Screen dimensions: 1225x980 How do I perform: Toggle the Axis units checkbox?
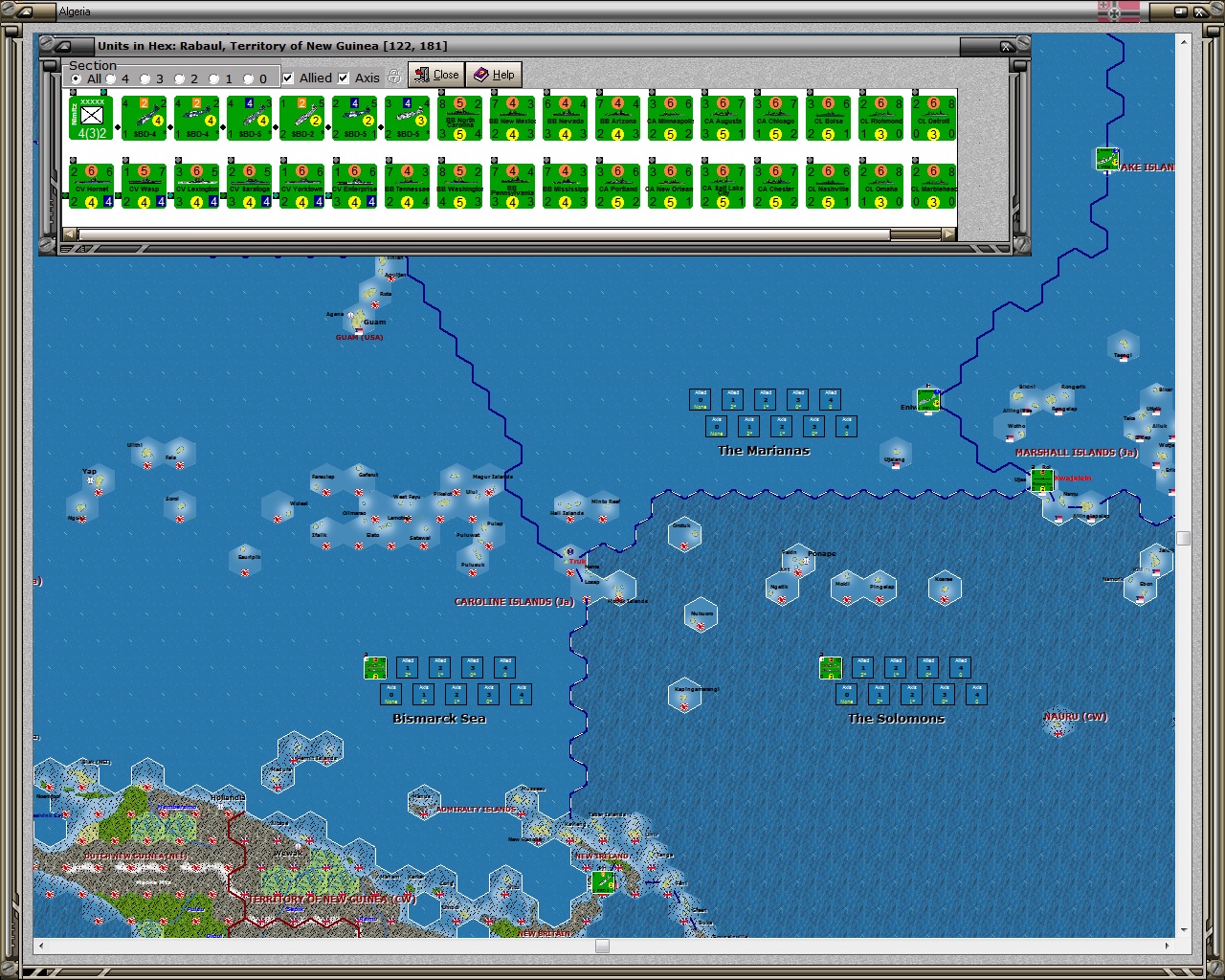coord(344,78)
